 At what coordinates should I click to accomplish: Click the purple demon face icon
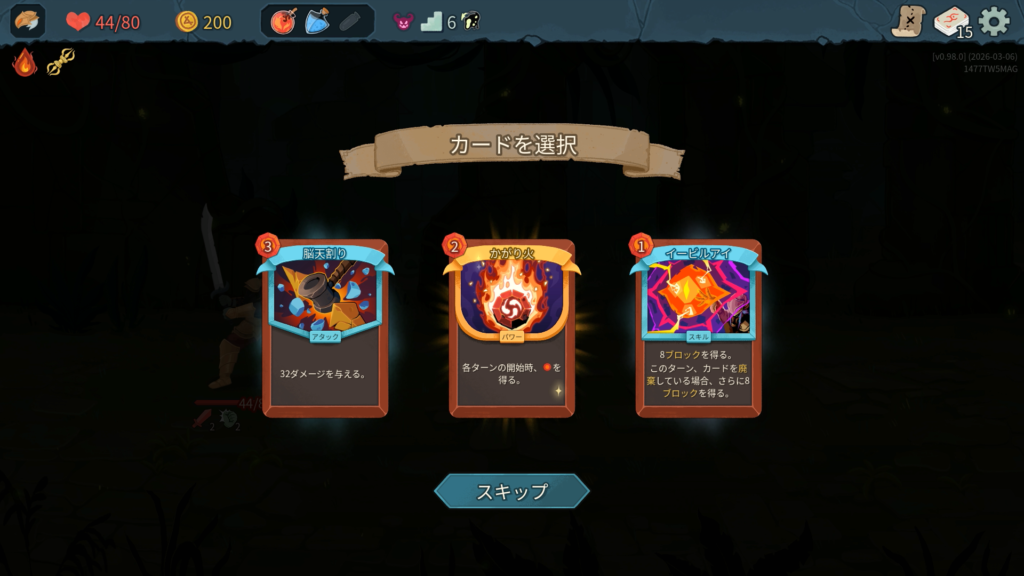click(x=404, y=21)
